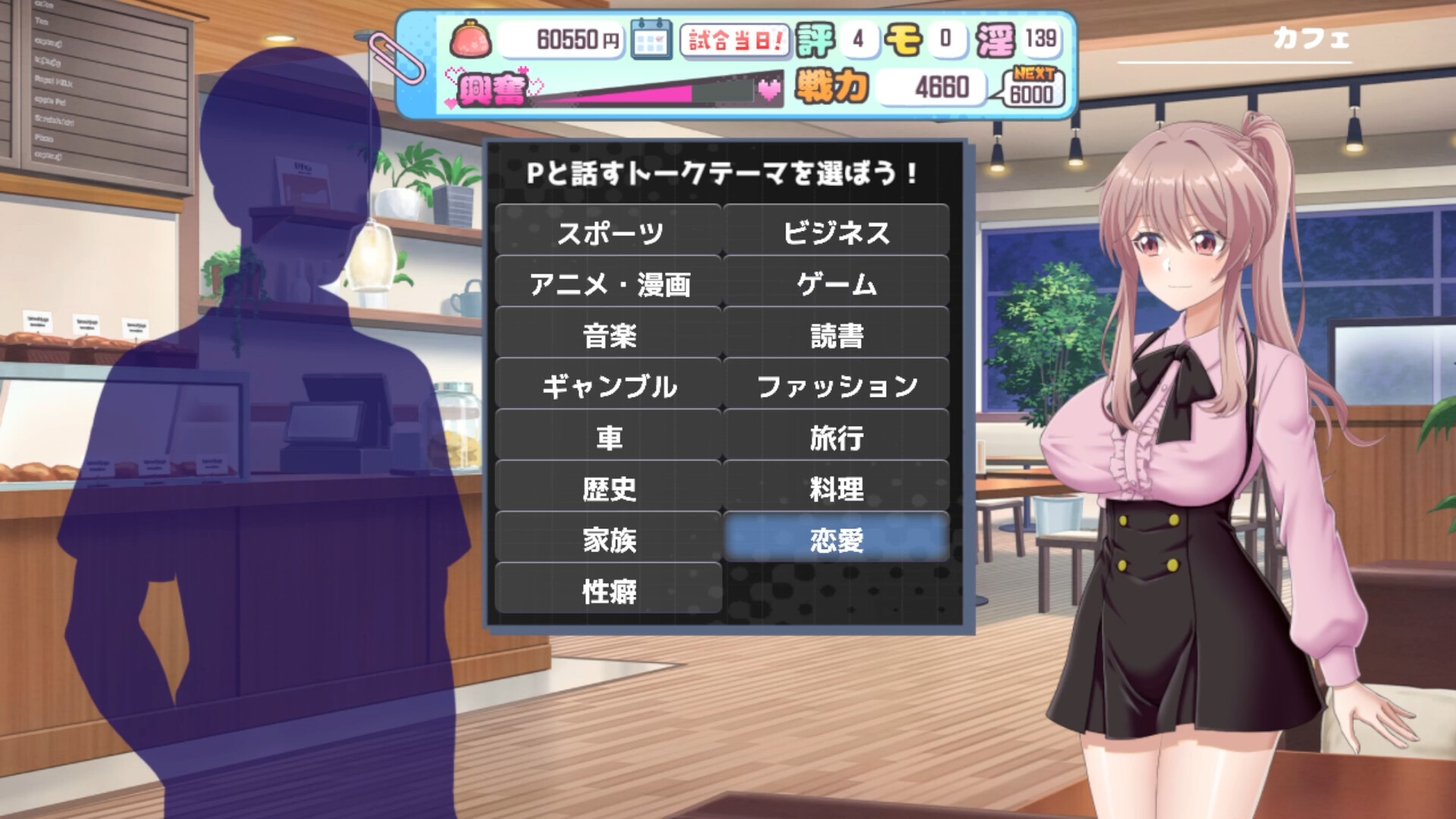Image resolution: width=1456 pixels, height=819 pixels.
Task: Pick the 歴史 topic button
Action: tap(608, 488)
